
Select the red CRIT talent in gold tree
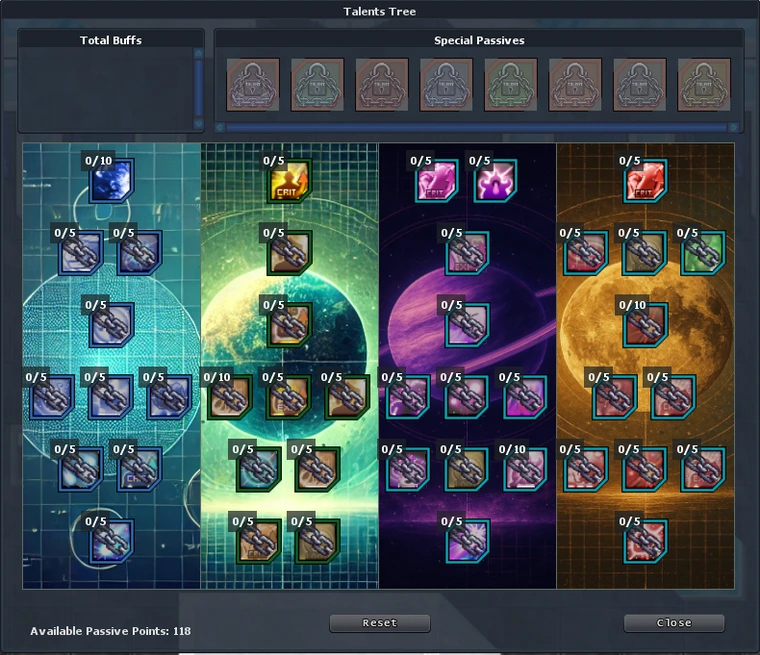click(645, 181)
